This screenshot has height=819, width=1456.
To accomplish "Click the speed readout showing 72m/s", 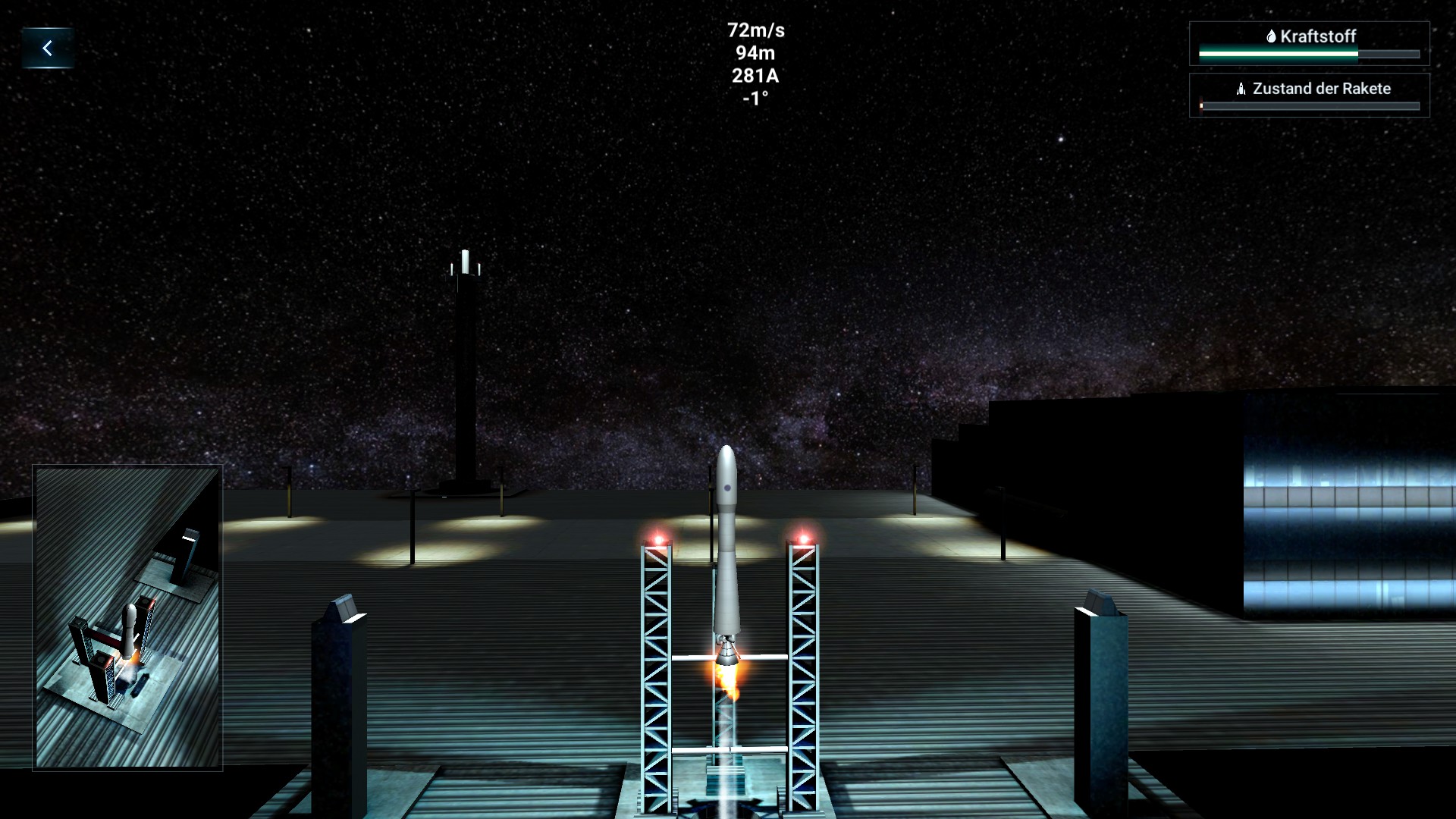I will 756,30.
